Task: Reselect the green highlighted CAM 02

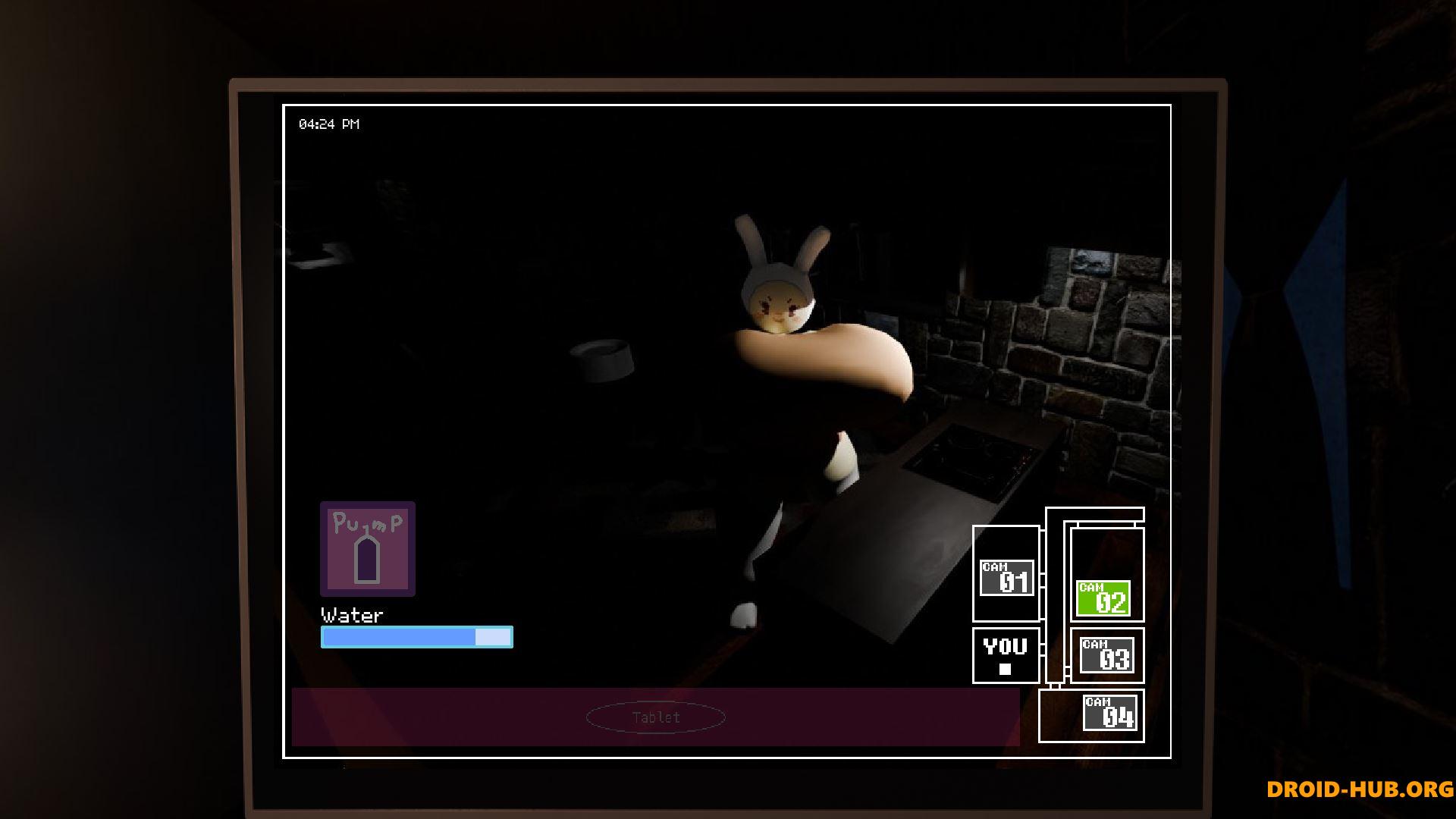Action: click(1104, 598)
